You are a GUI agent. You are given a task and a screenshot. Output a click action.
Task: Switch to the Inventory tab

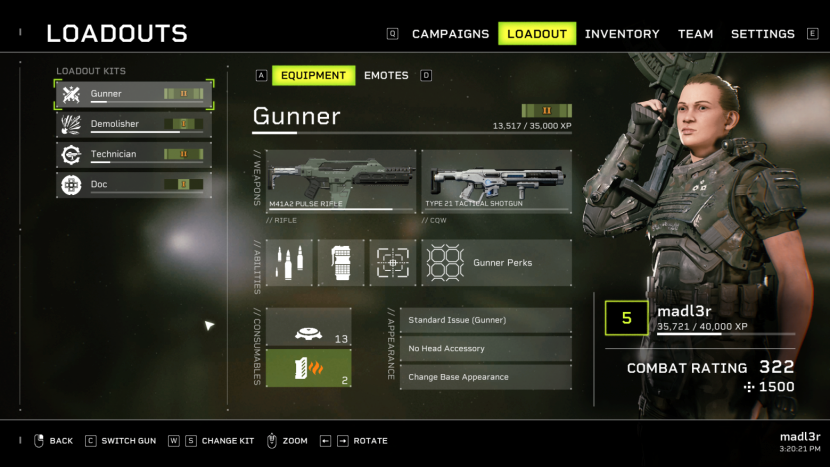(x=622, y=34)
